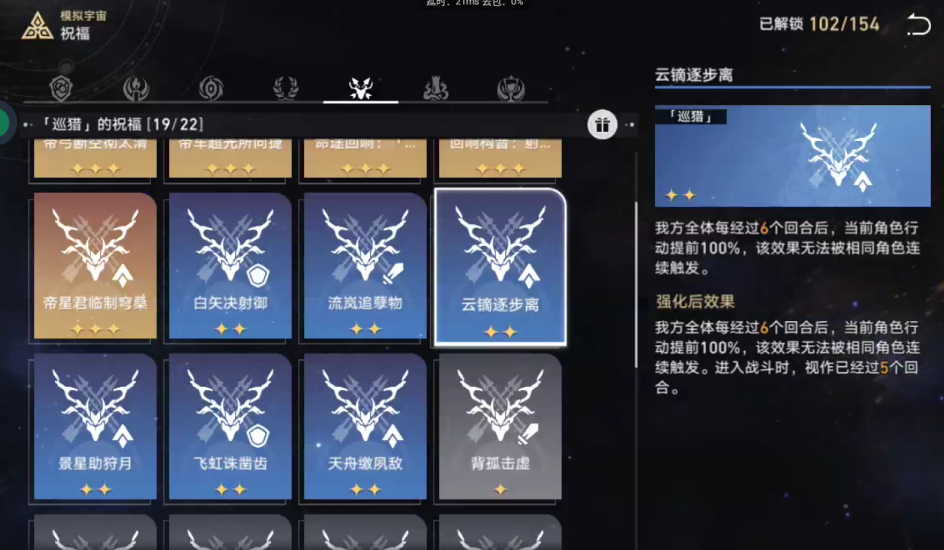Open the circular-eye emblem path tab

[211, 89]
